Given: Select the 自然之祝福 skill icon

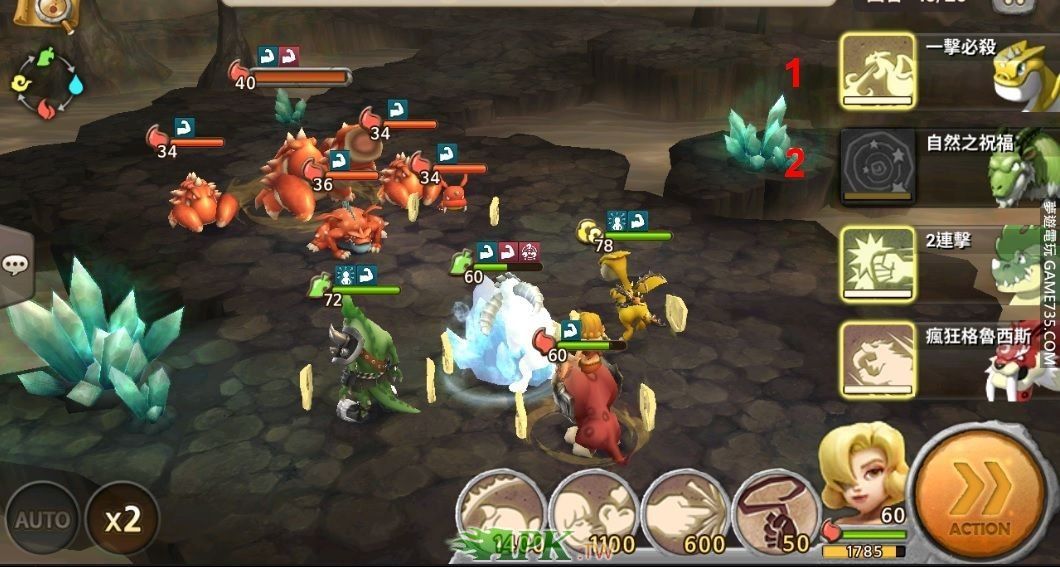Looking at the screenshot, I should click(x=878, y=166).
